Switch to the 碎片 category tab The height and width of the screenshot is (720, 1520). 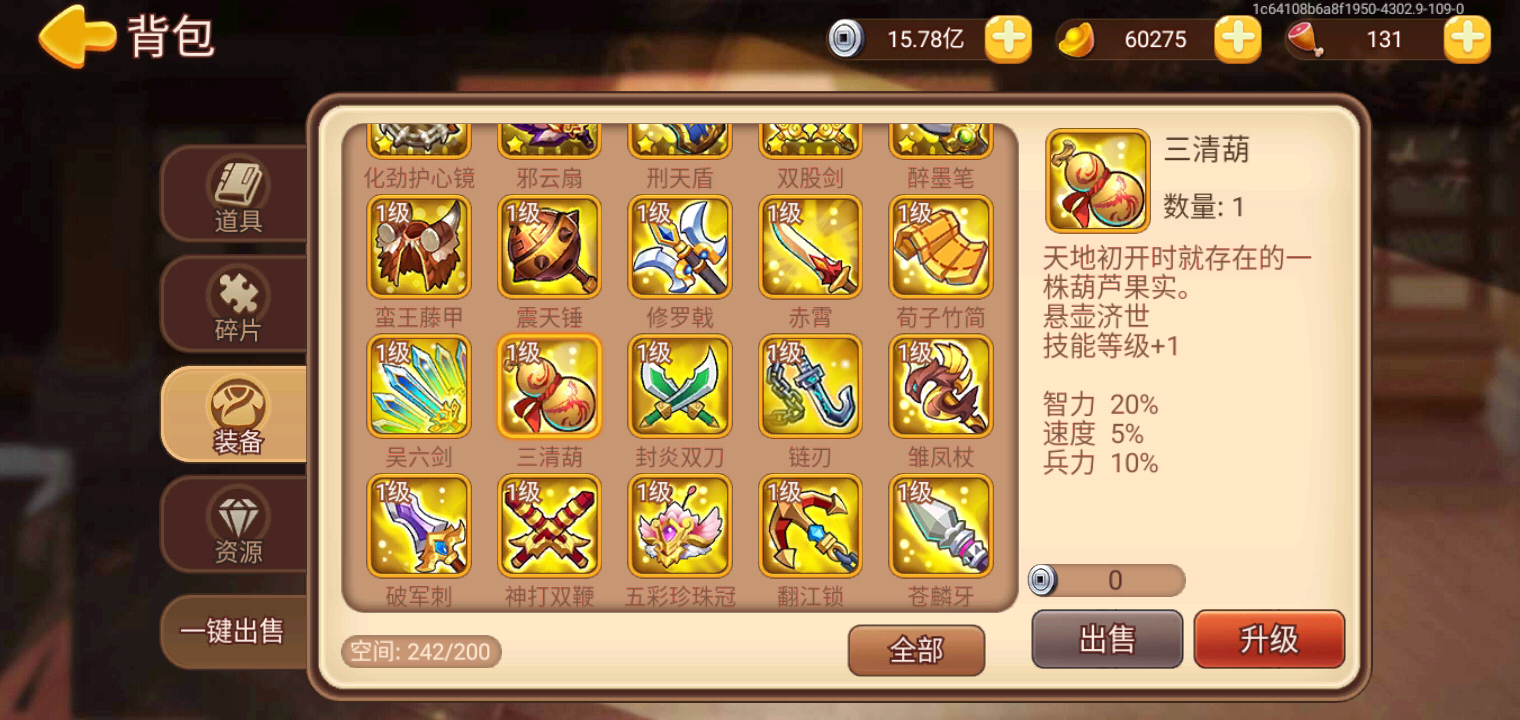click(x=234, y=305)
